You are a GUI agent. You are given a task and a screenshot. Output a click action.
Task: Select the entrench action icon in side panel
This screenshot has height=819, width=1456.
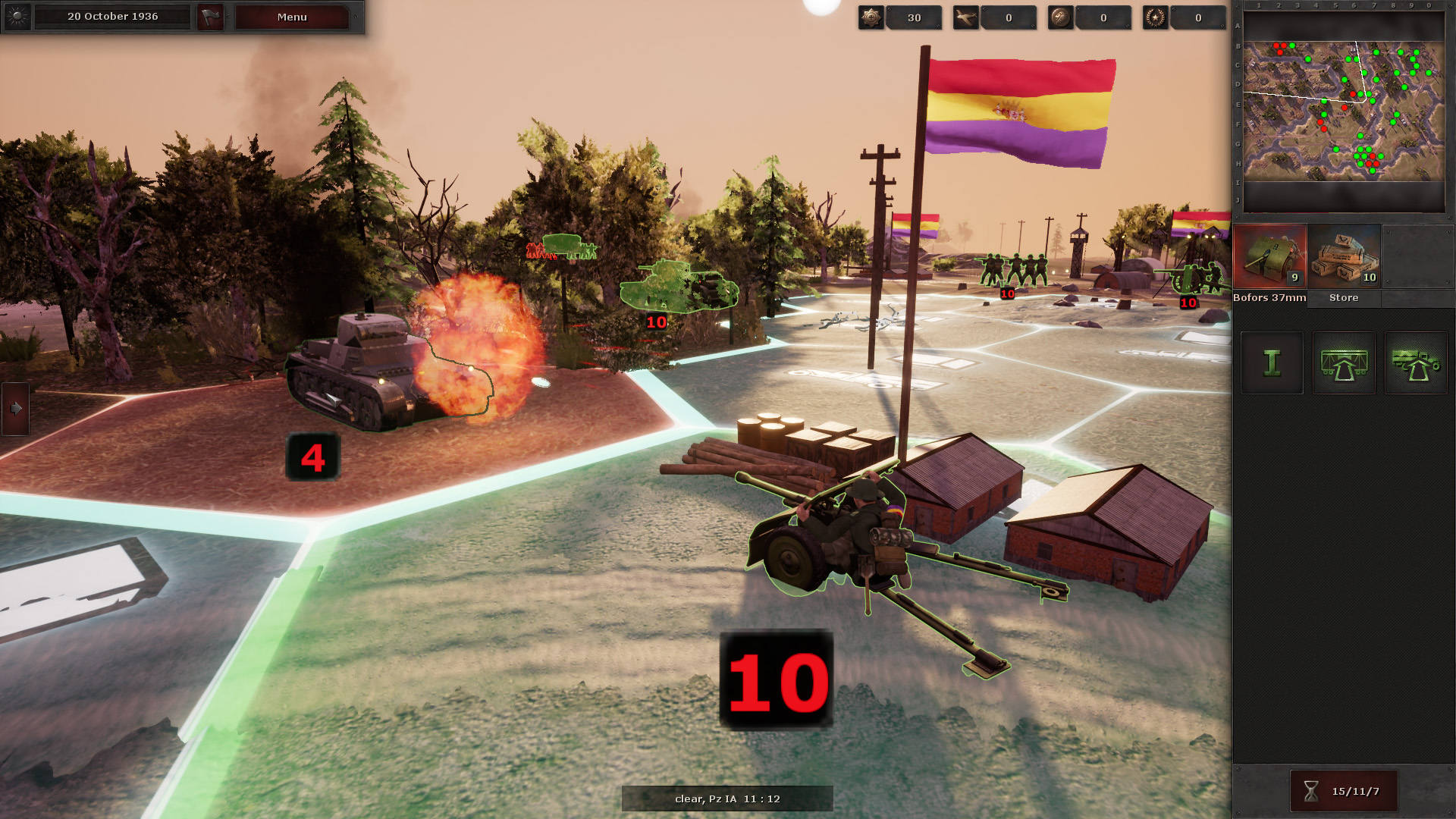pos(1272,363)
